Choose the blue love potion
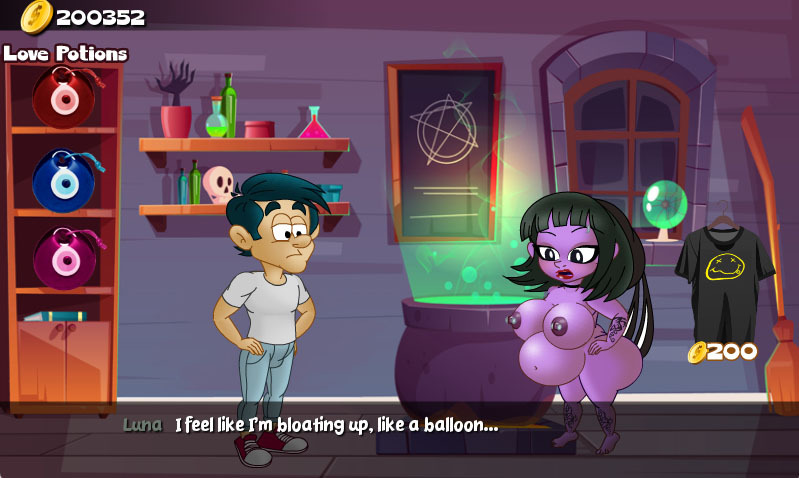799x478 pixels. [63, 180]
